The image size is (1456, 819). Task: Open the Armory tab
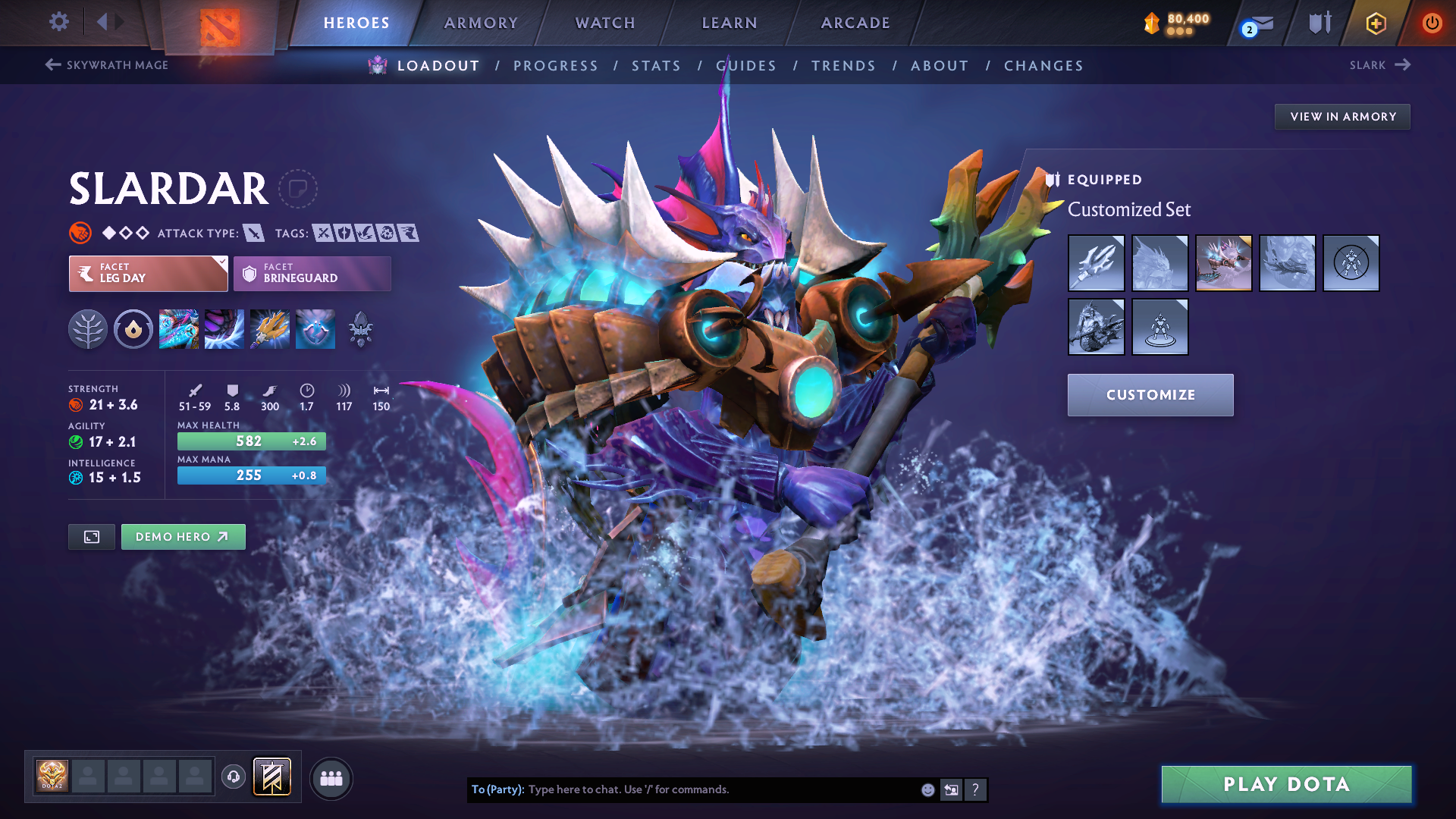[481, 23]
